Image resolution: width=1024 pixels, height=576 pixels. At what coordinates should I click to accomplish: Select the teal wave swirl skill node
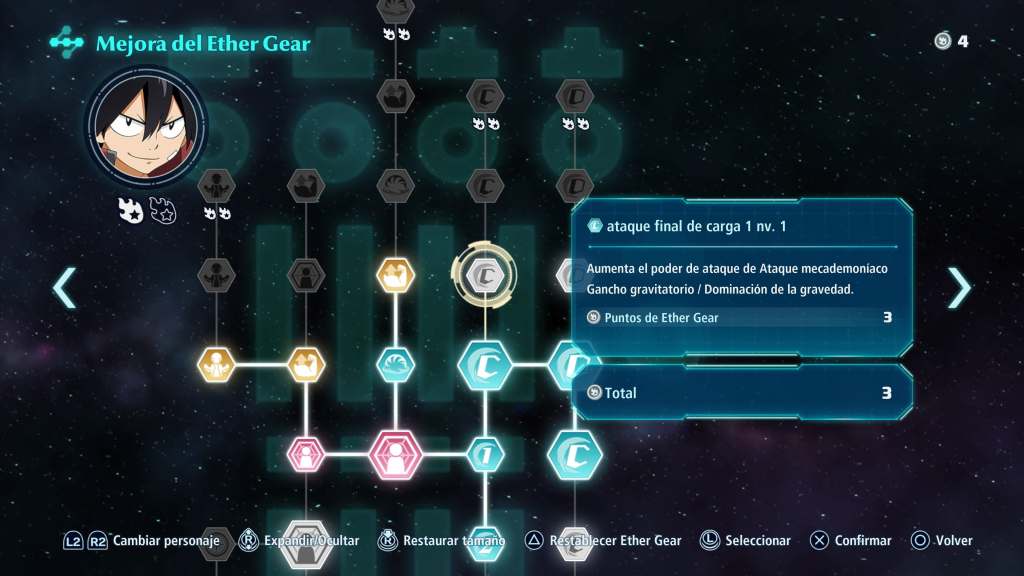[x=396, y=365]
